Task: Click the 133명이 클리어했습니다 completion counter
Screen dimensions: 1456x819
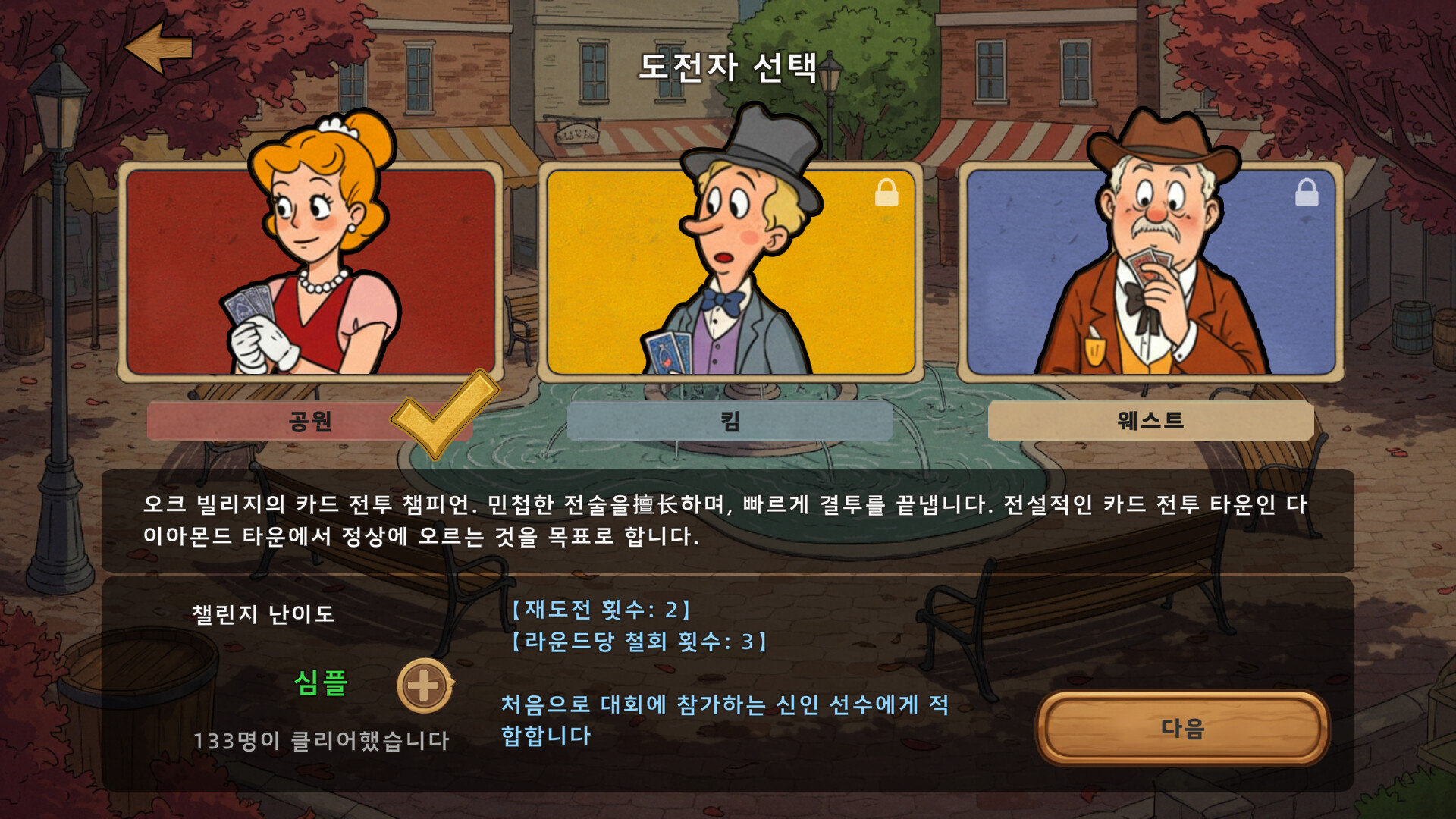Action: (x=322, y=740)
